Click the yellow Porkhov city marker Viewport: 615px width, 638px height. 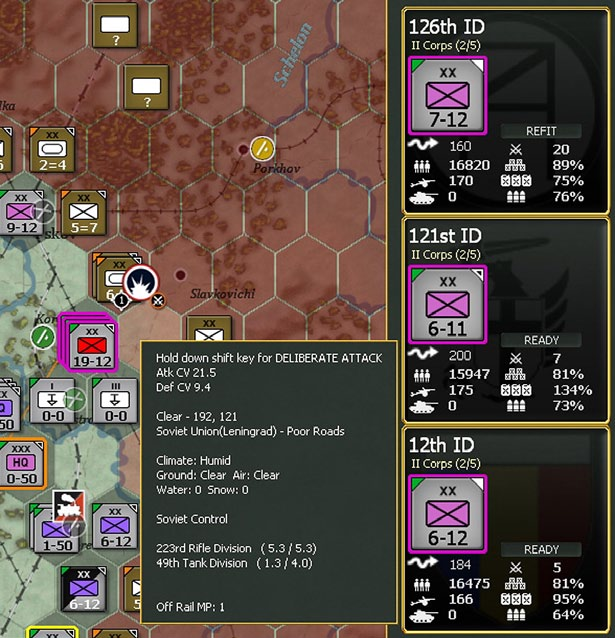pyautogui.click(x=262, y=148)
